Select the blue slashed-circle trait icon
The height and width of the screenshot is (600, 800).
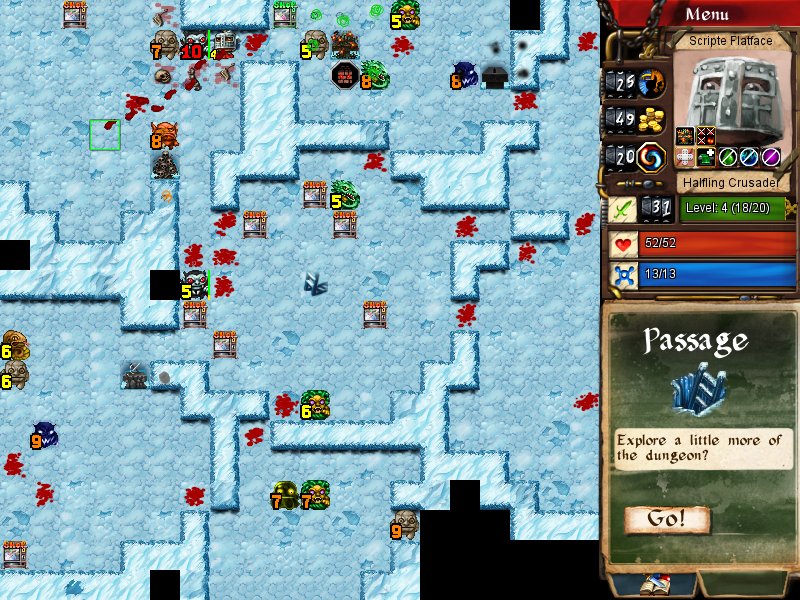[749, 156]
